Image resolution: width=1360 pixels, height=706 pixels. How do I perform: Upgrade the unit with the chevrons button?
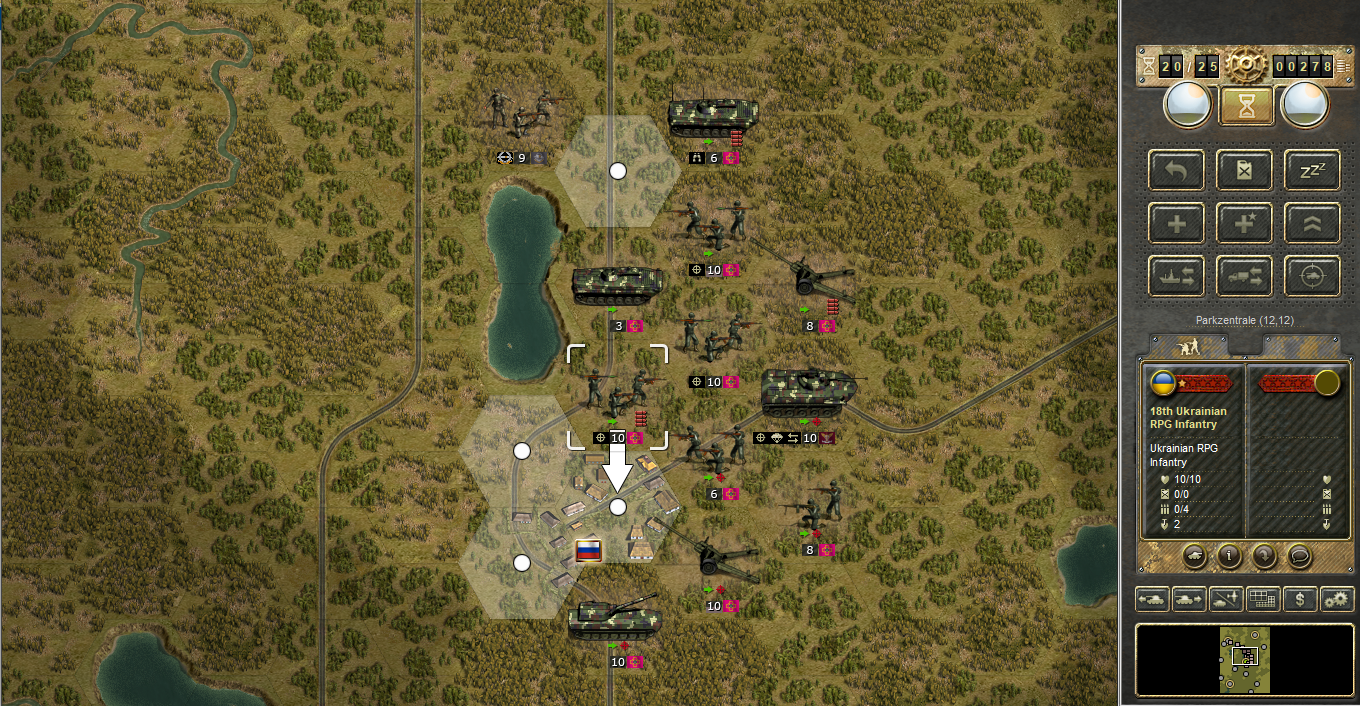pyautogui.click(x=1312, y=223)
